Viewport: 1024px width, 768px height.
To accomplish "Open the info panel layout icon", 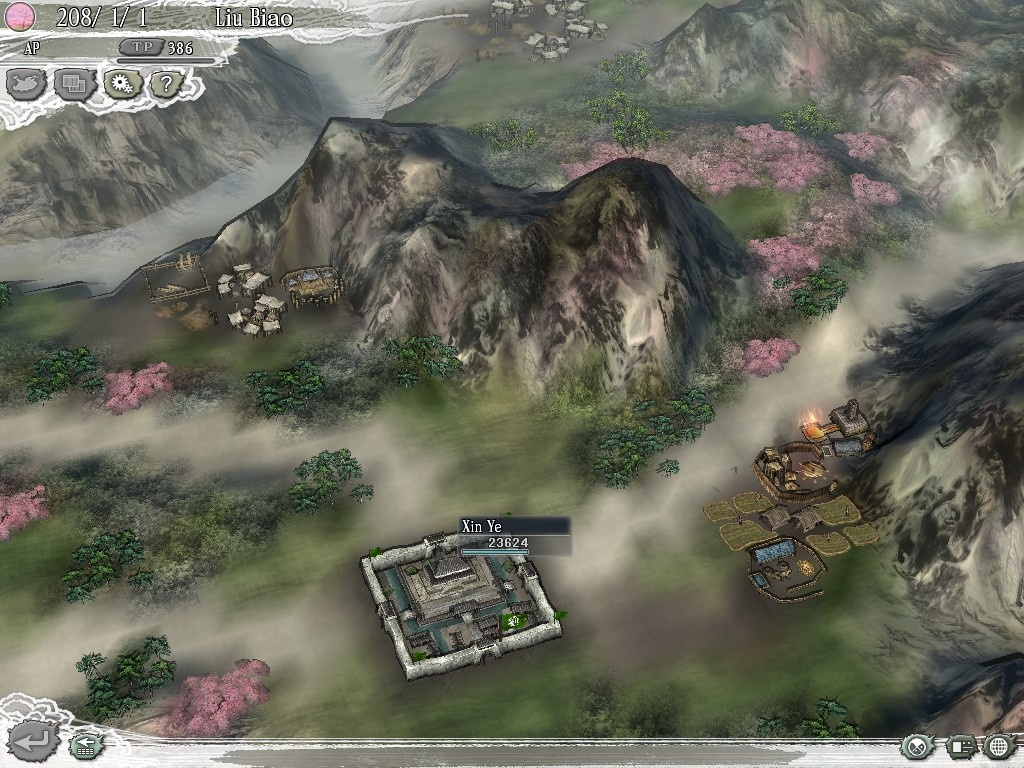I will coord(962,746).
